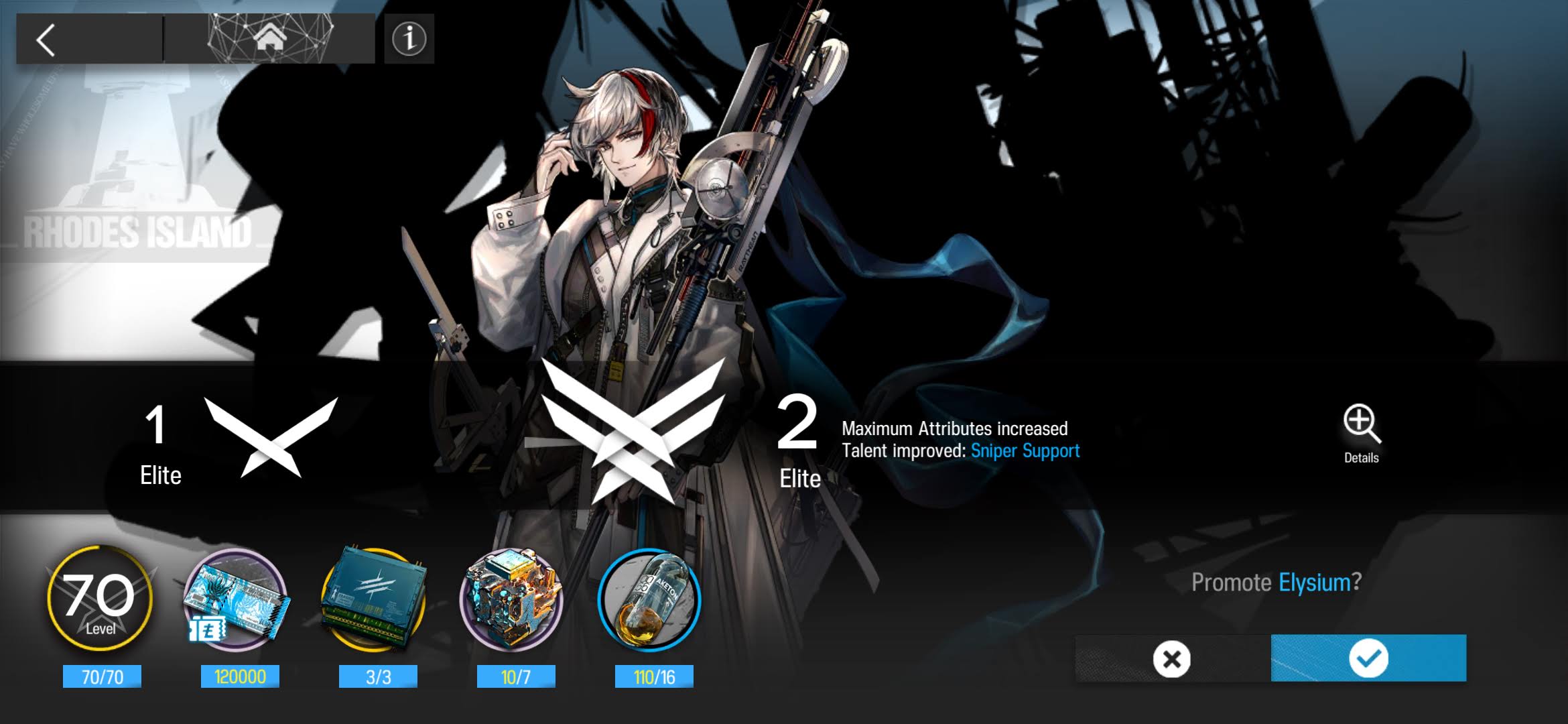
Task: Return to the home menu
Action: pos(269,39)
